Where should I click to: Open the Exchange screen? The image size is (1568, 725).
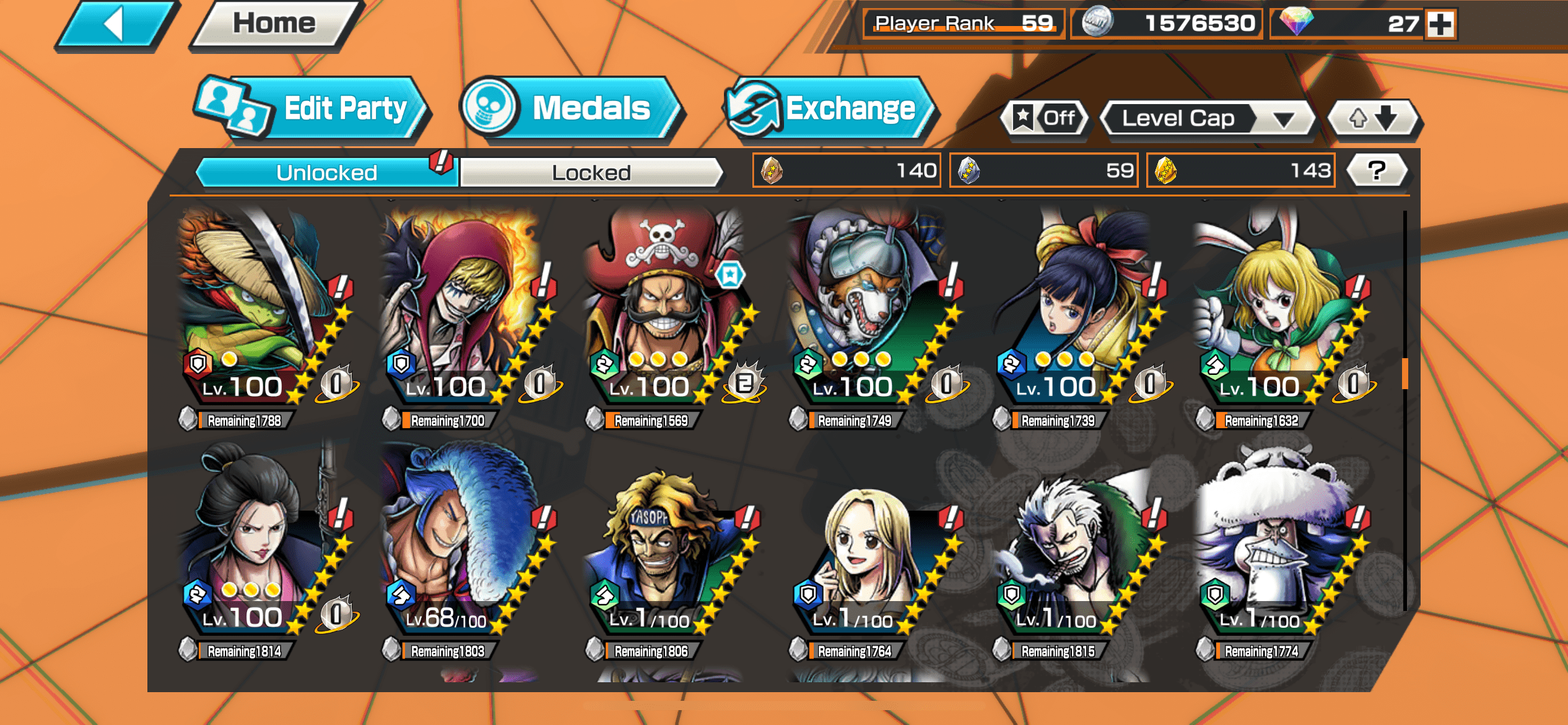pyautogui.click(x=830, y=109)
